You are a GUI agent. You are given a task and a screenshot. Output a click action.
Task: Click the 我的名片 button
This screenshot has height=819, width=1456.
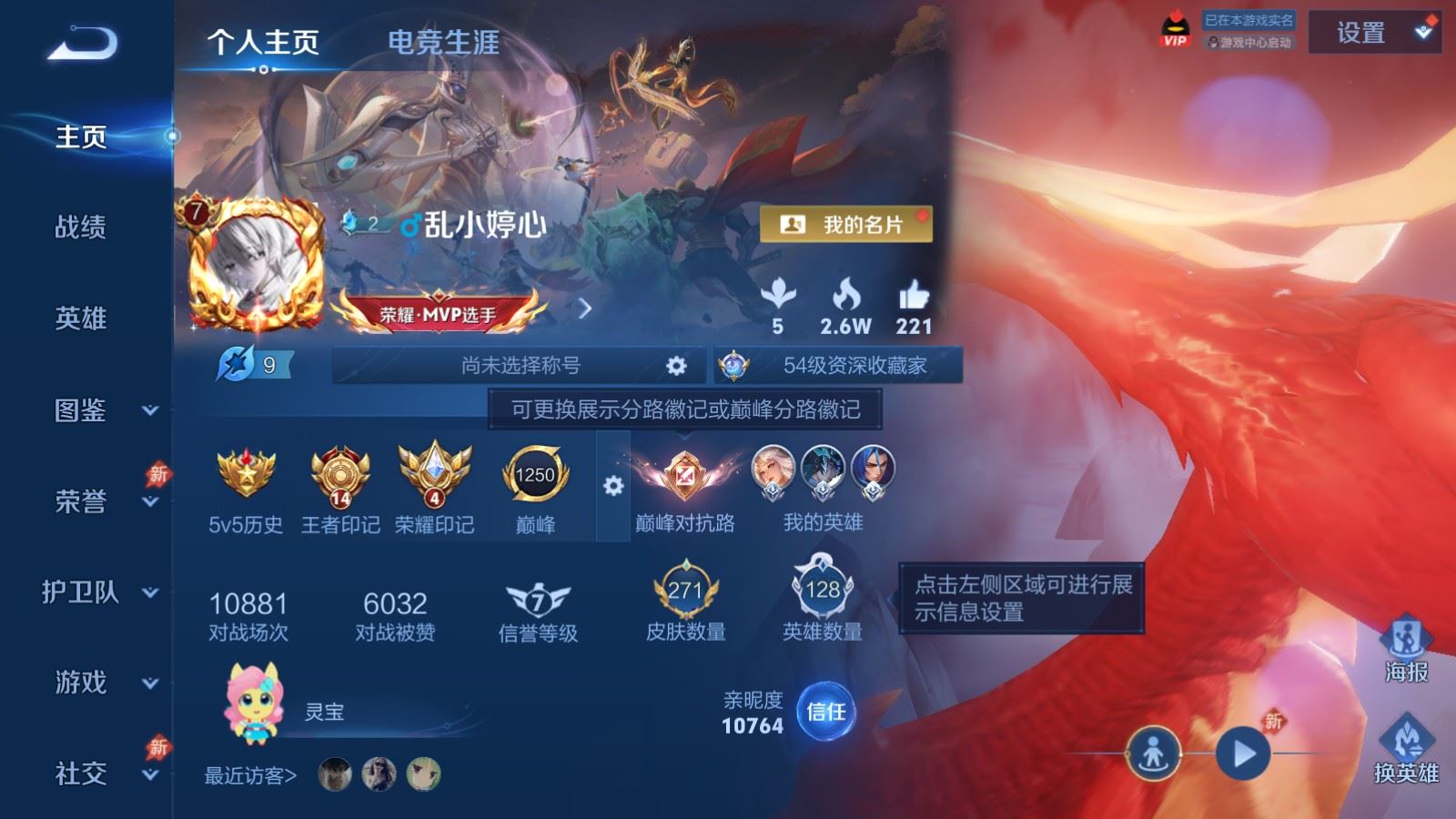click(846, 223)
